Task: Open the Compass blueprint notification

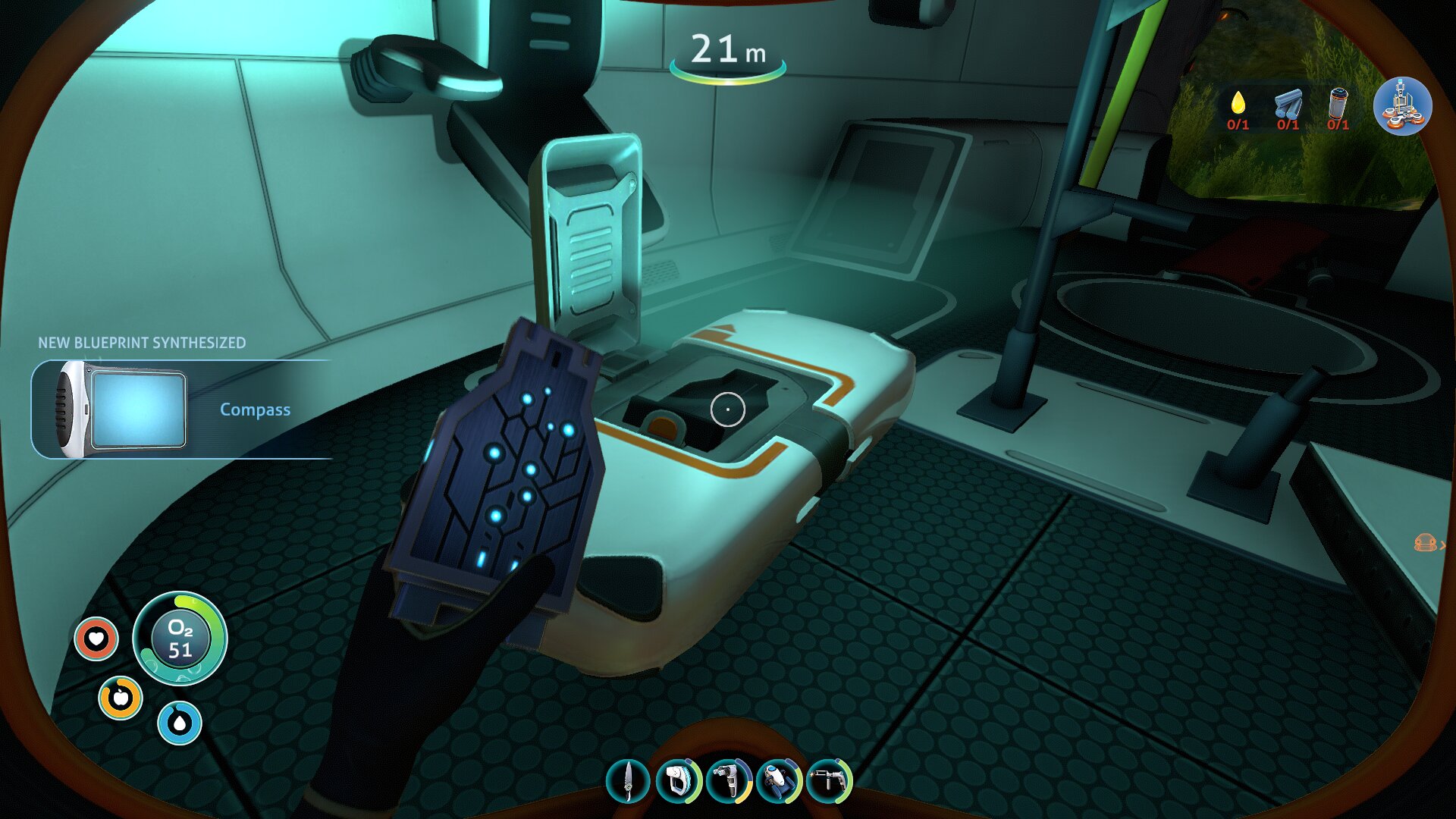Action: click(x=182, y=409)
